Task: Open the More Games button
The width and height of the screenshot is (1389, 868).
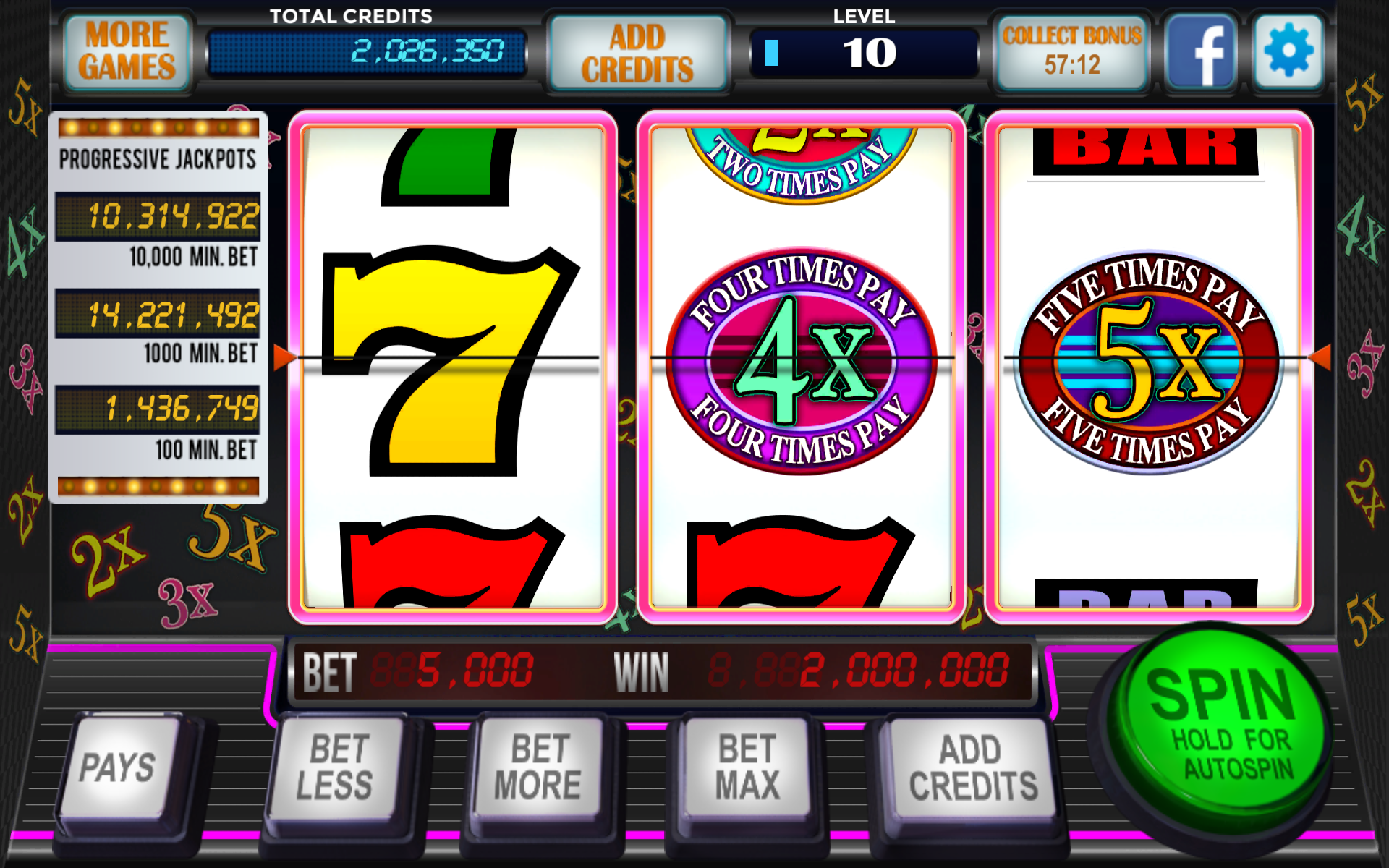Action: [x=127, y=52]
